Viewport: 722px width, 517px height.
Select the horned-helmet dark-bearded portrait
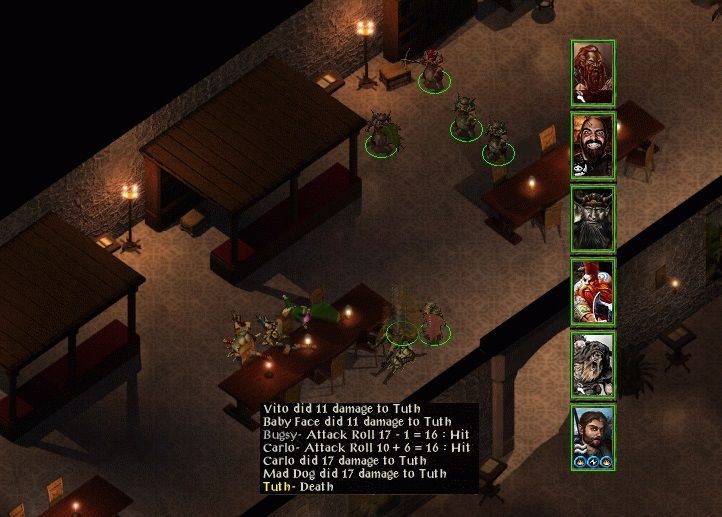[x=593, y=218]
